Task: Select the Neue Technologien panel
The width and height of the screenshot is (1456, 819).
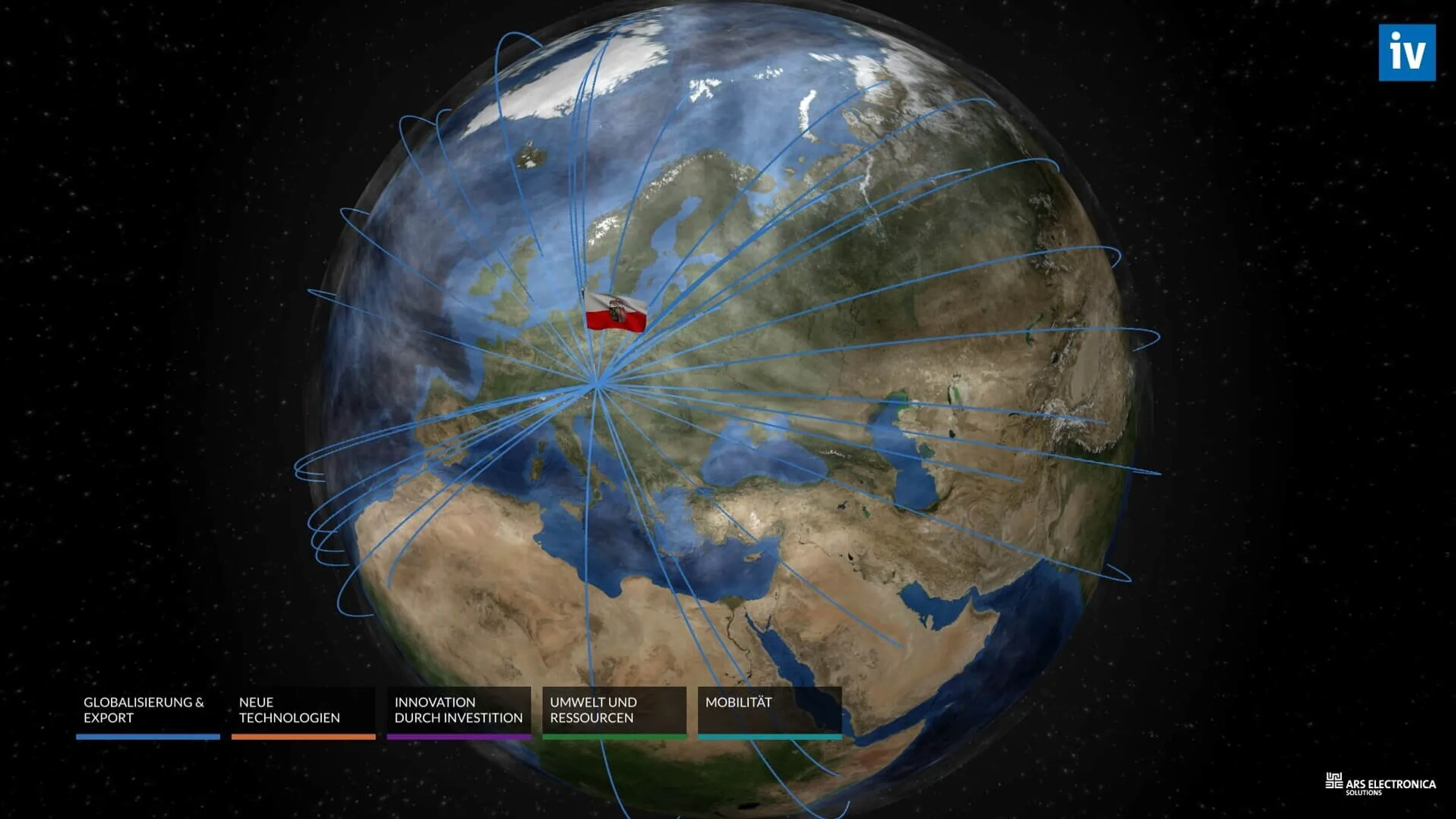Action: point(303,711)
